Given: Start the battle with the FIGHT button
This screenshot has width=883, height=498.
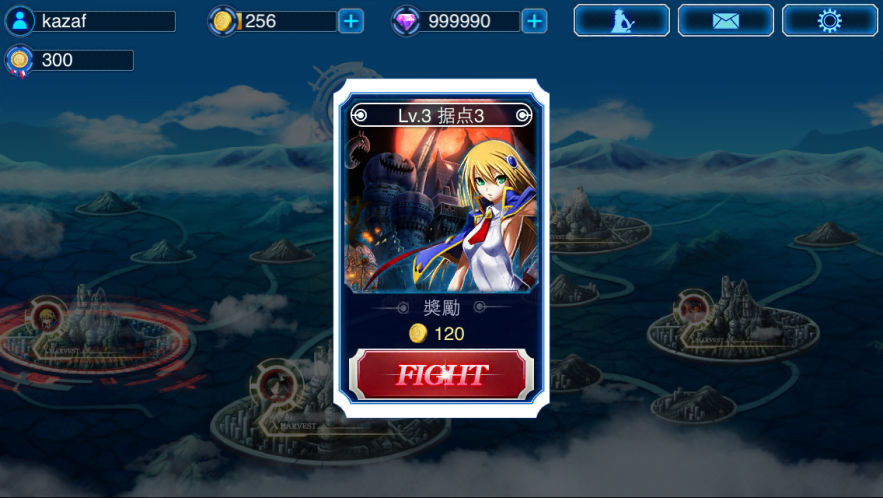Looking at the screenshot, I should click(x=441, y=375).
